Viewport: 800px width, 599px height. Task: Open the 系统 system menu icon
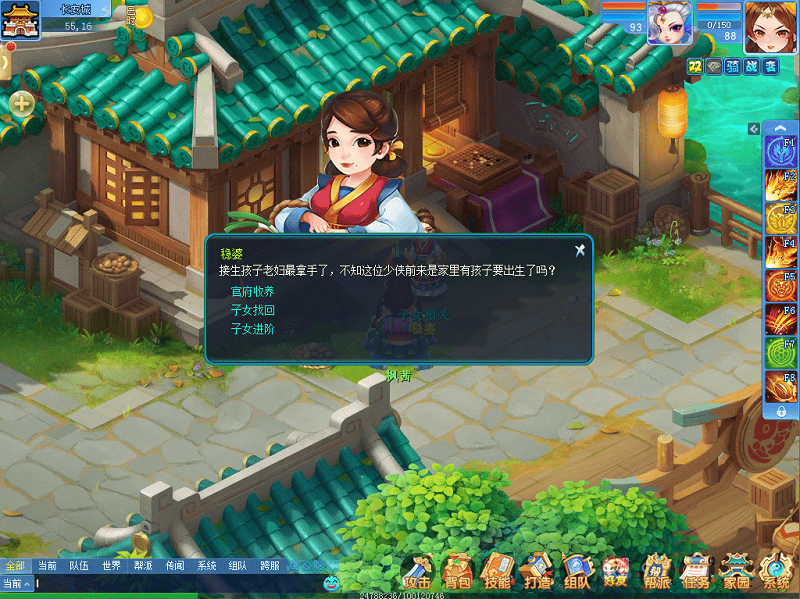pyautogui.click(x=776, y=573)
